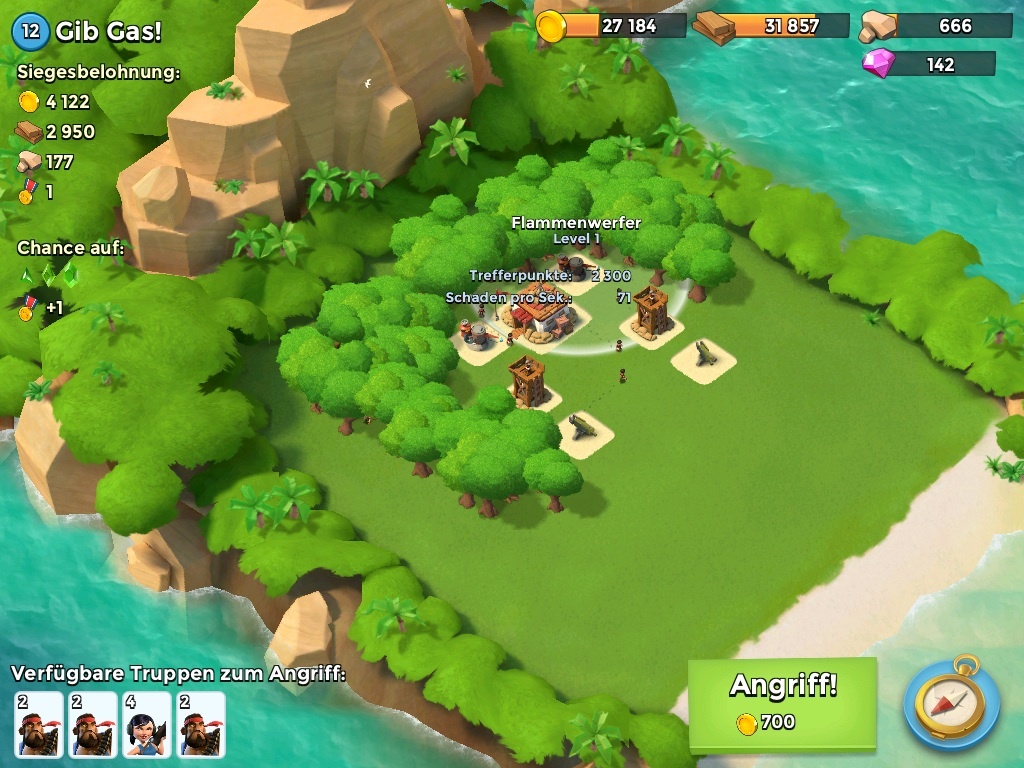Start the attack with the Angriff! button
The height and width of the screenshot is (768, 1024).
click(782, 702)
